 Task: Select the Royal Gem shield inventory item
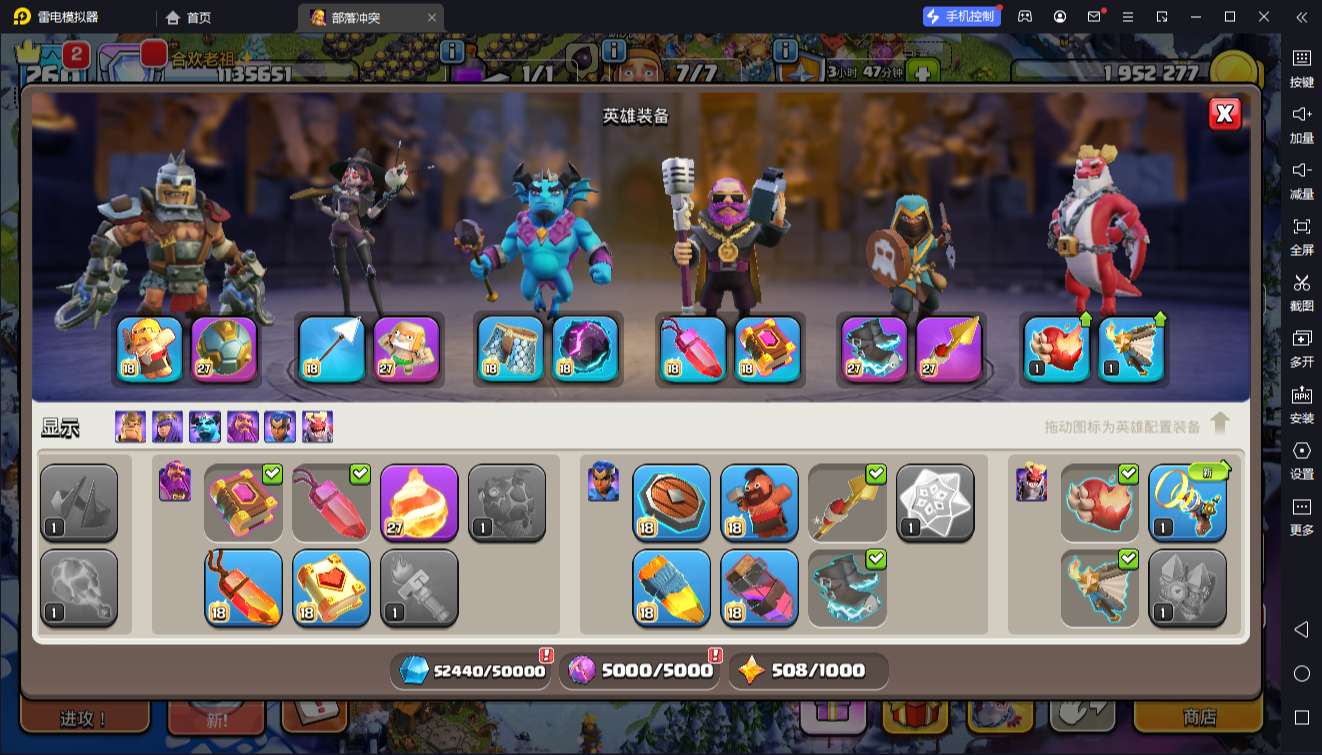point(671,502)
